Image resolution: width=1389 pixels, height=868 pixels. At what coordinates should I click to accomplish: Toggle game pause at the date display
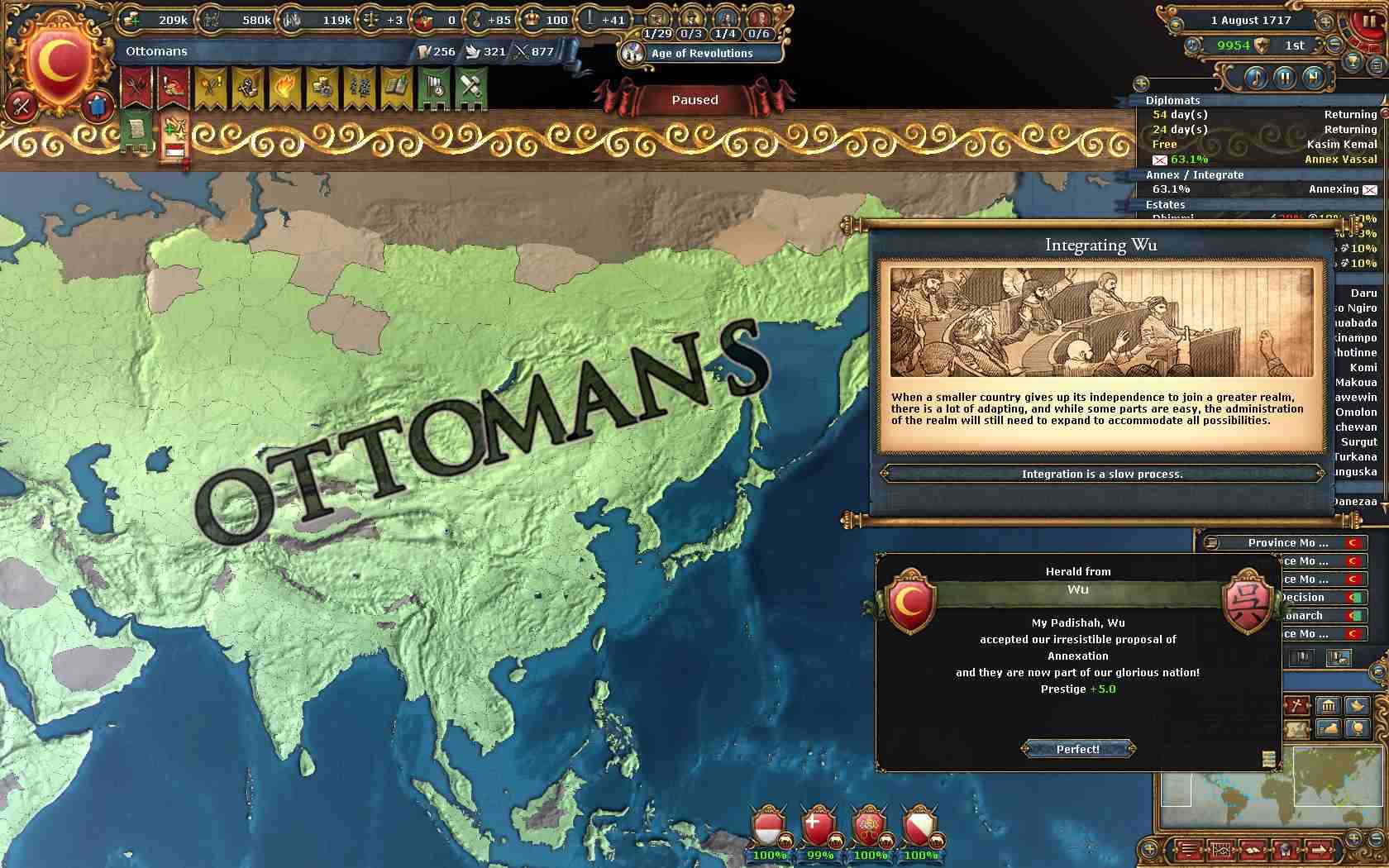(1255, 21)
